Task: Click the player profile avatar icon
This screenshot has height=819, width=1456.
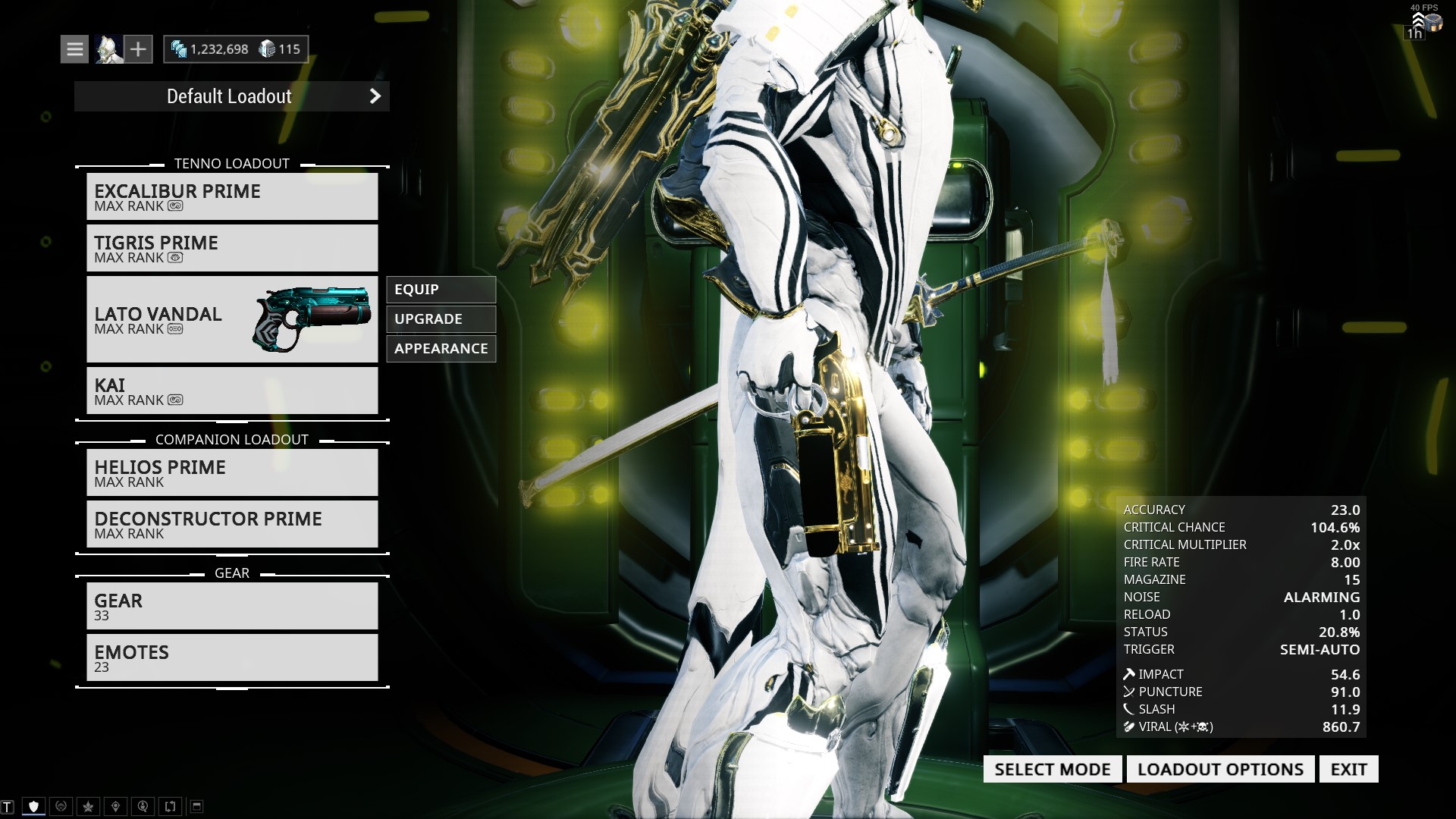Action: pos(108,49)
